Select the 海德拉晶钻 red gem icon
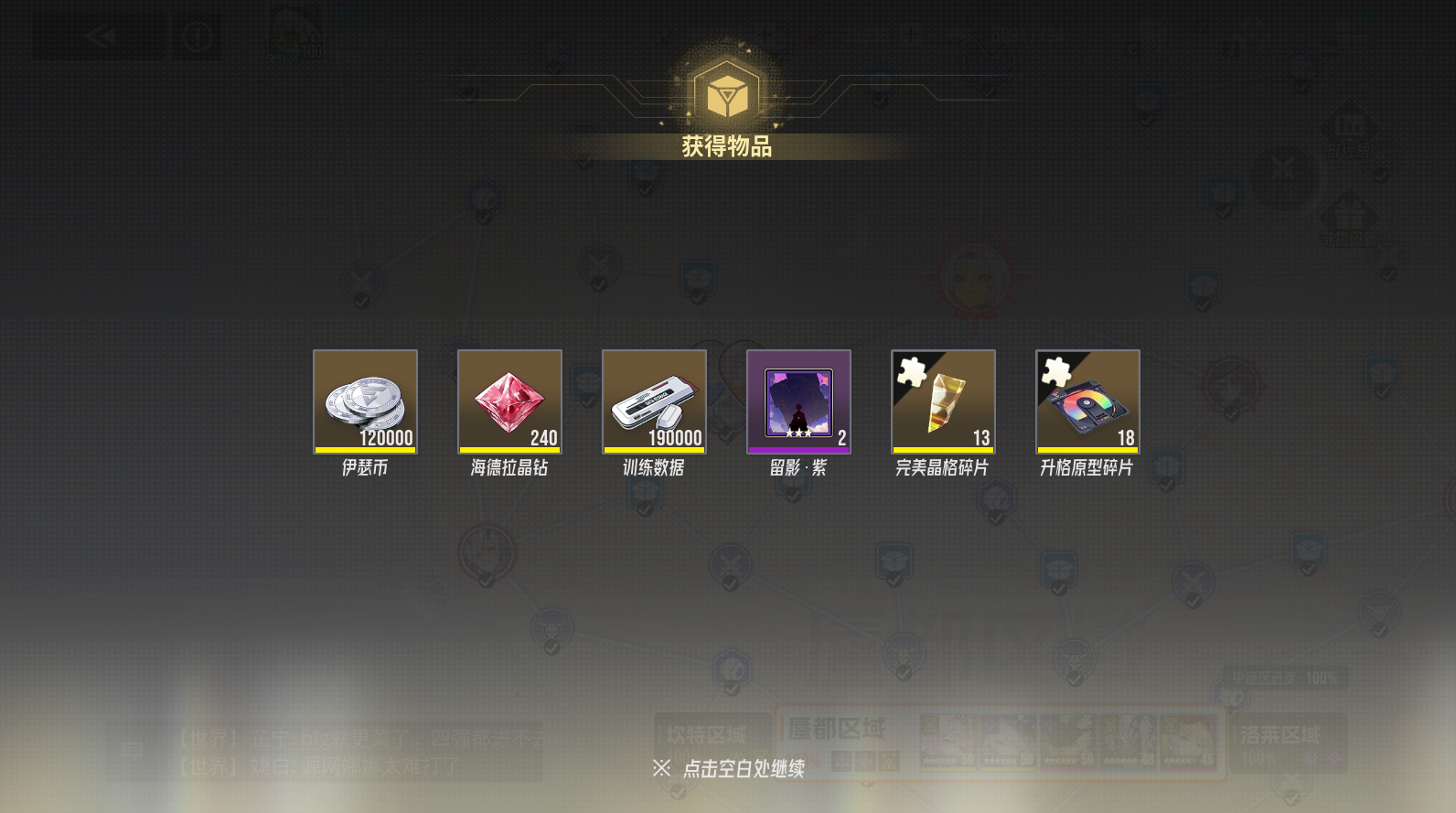Screen dimensions: 1456x813 pyautogui.click(x=509, y=401)
